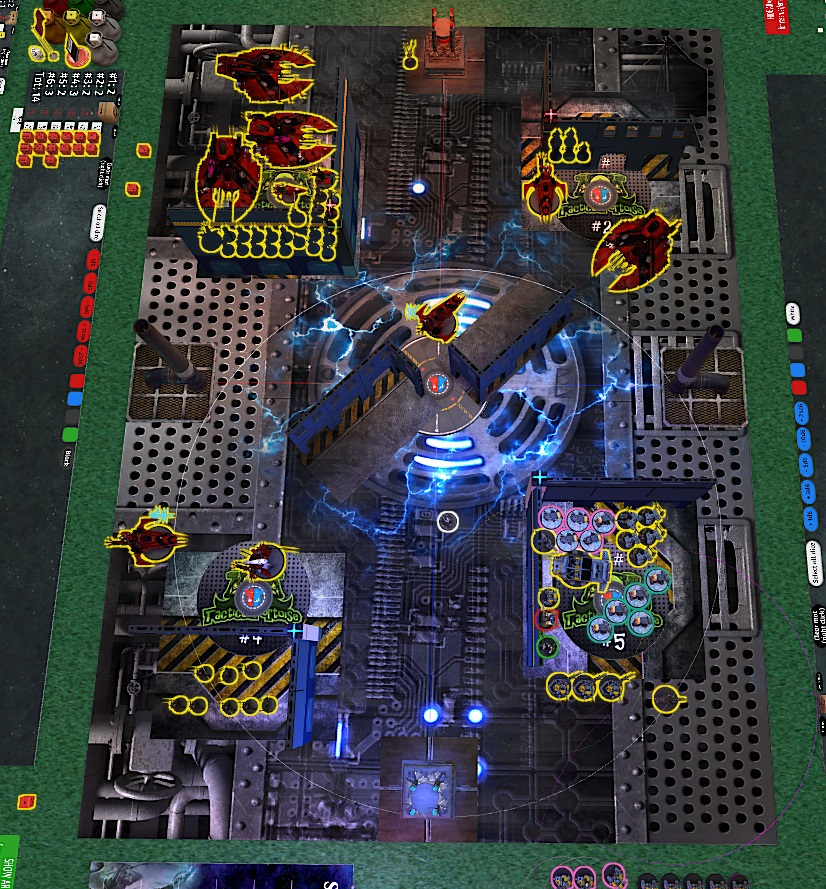Pick the green swatch below the red dice buttons

tap(70, 434)
